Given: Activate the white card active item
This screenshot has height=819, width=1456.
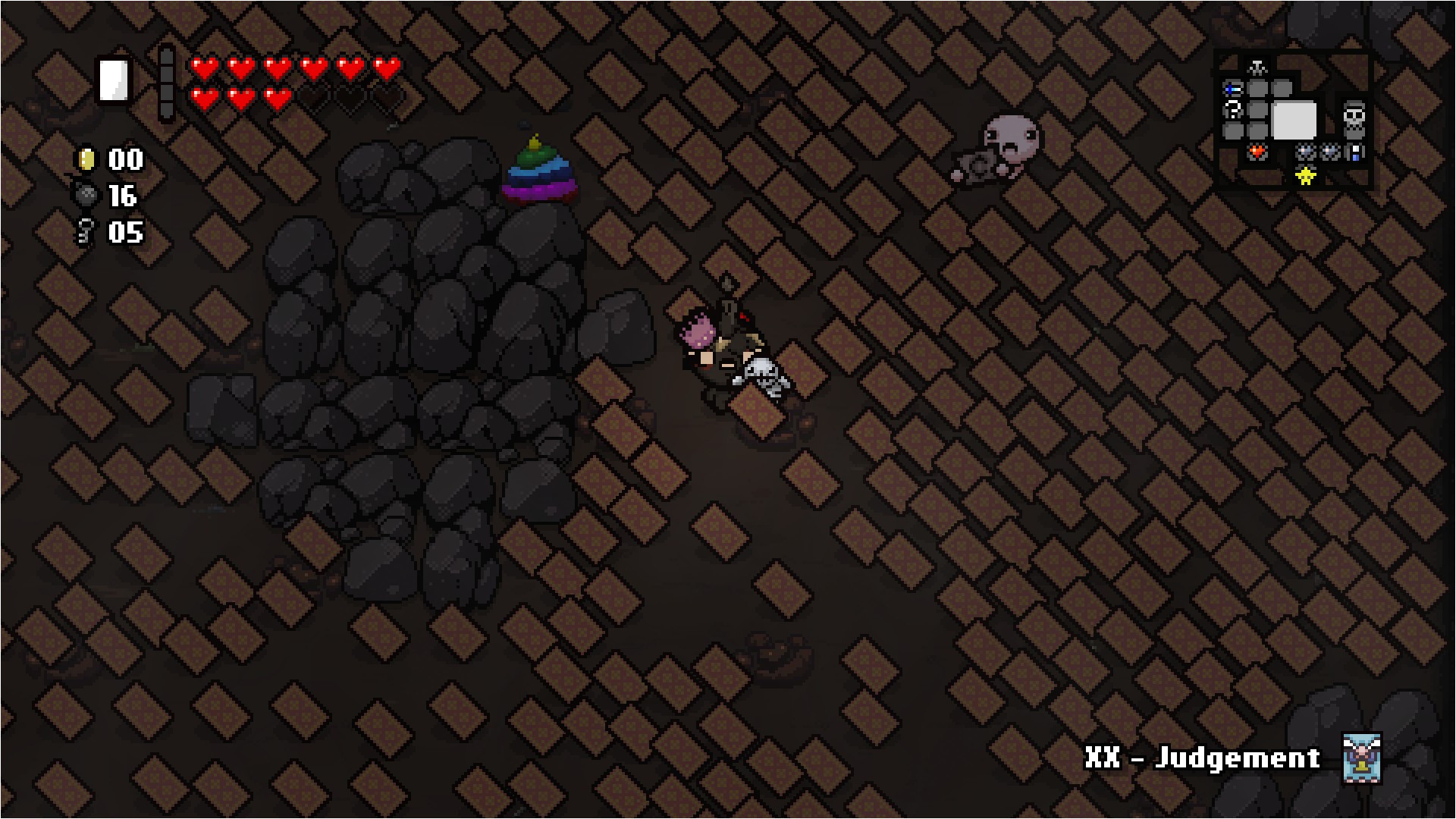Looking at the screenshot, I should tap(115, 80).
